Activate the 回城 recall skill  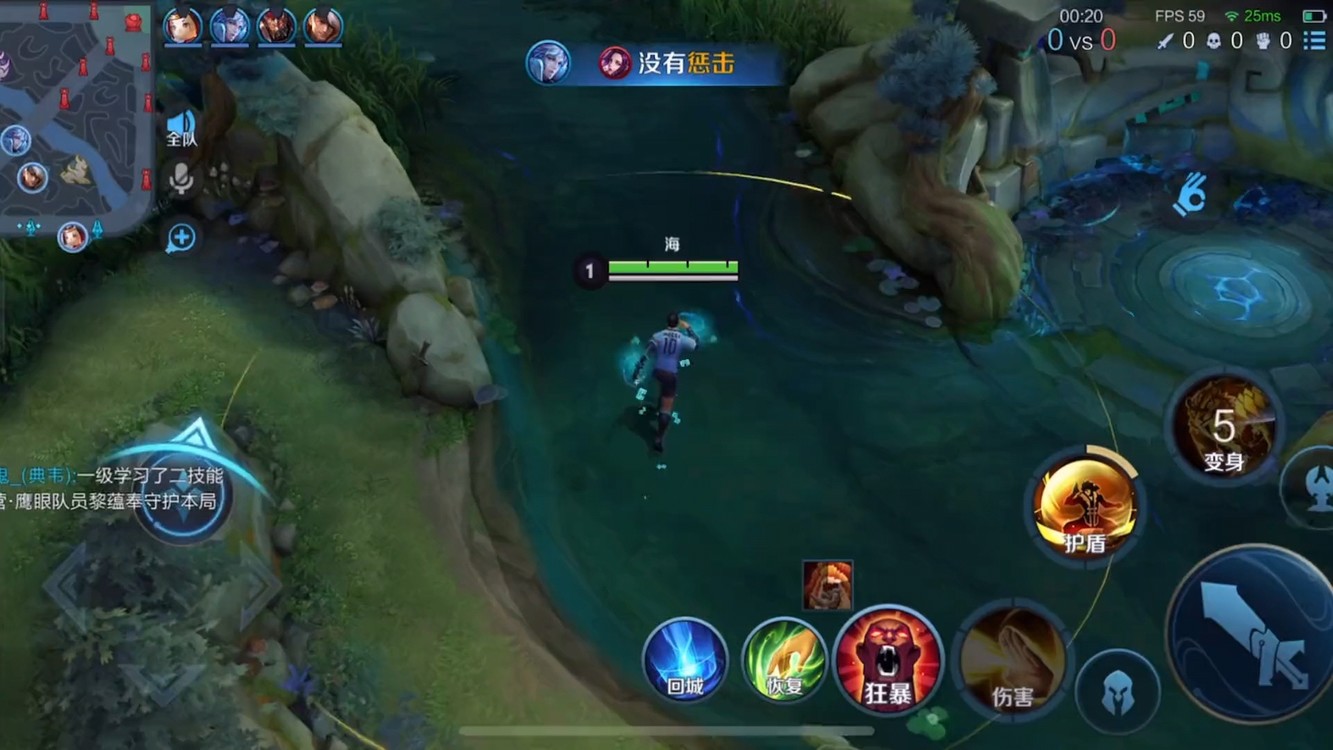(x=685, y=659)
